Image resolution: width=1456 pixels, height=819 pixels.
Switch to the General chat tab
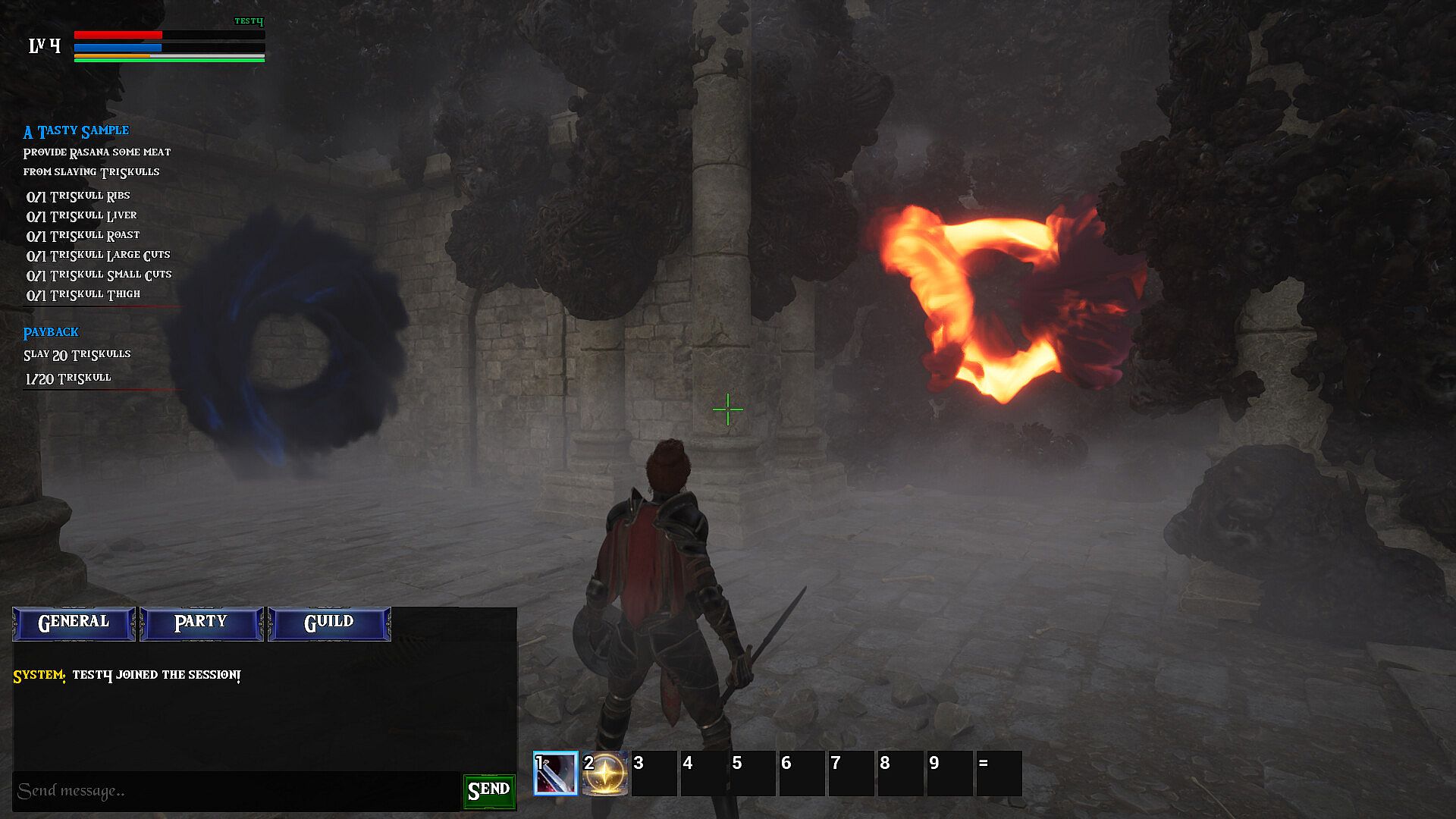click(74, 623)
